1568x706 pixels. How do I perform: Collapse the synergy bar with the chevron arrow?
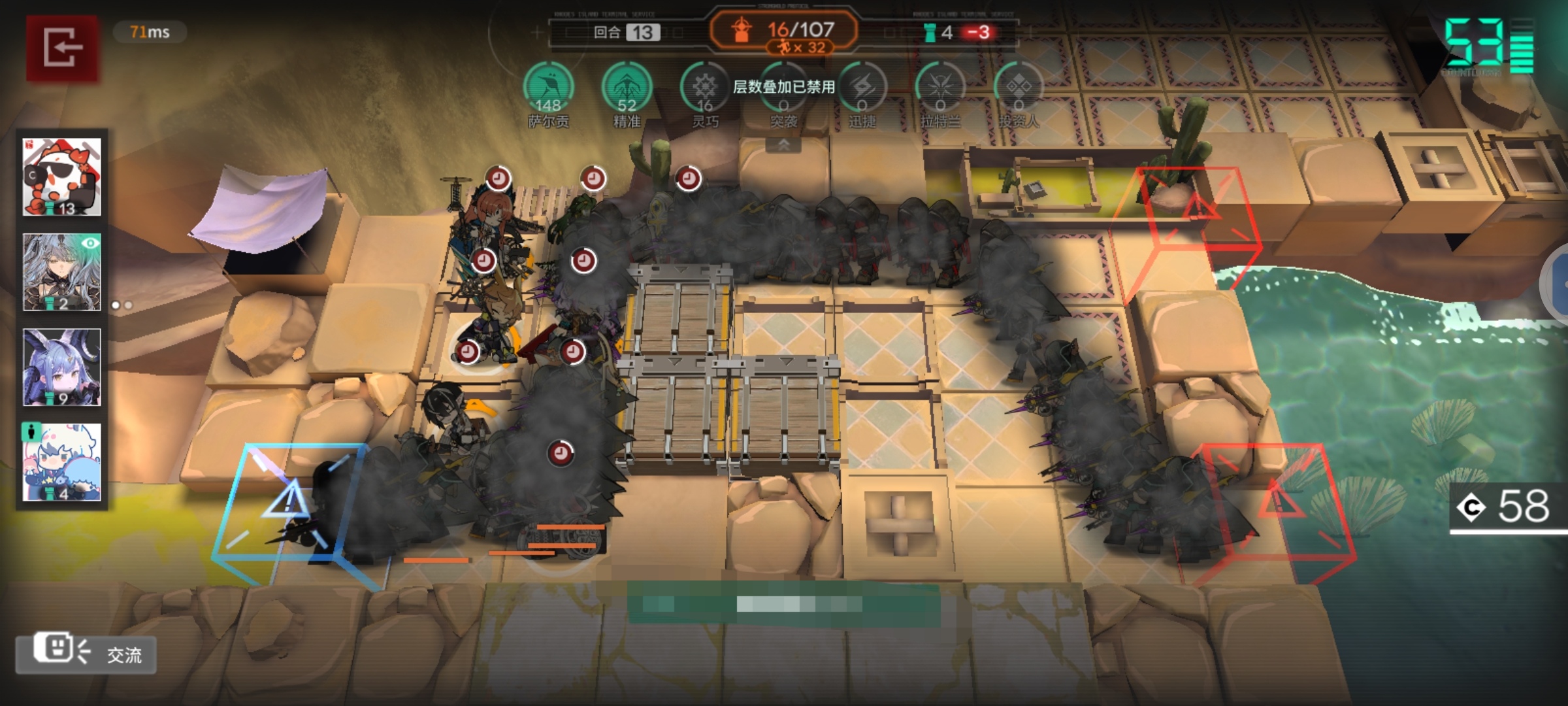pos(783,145)
